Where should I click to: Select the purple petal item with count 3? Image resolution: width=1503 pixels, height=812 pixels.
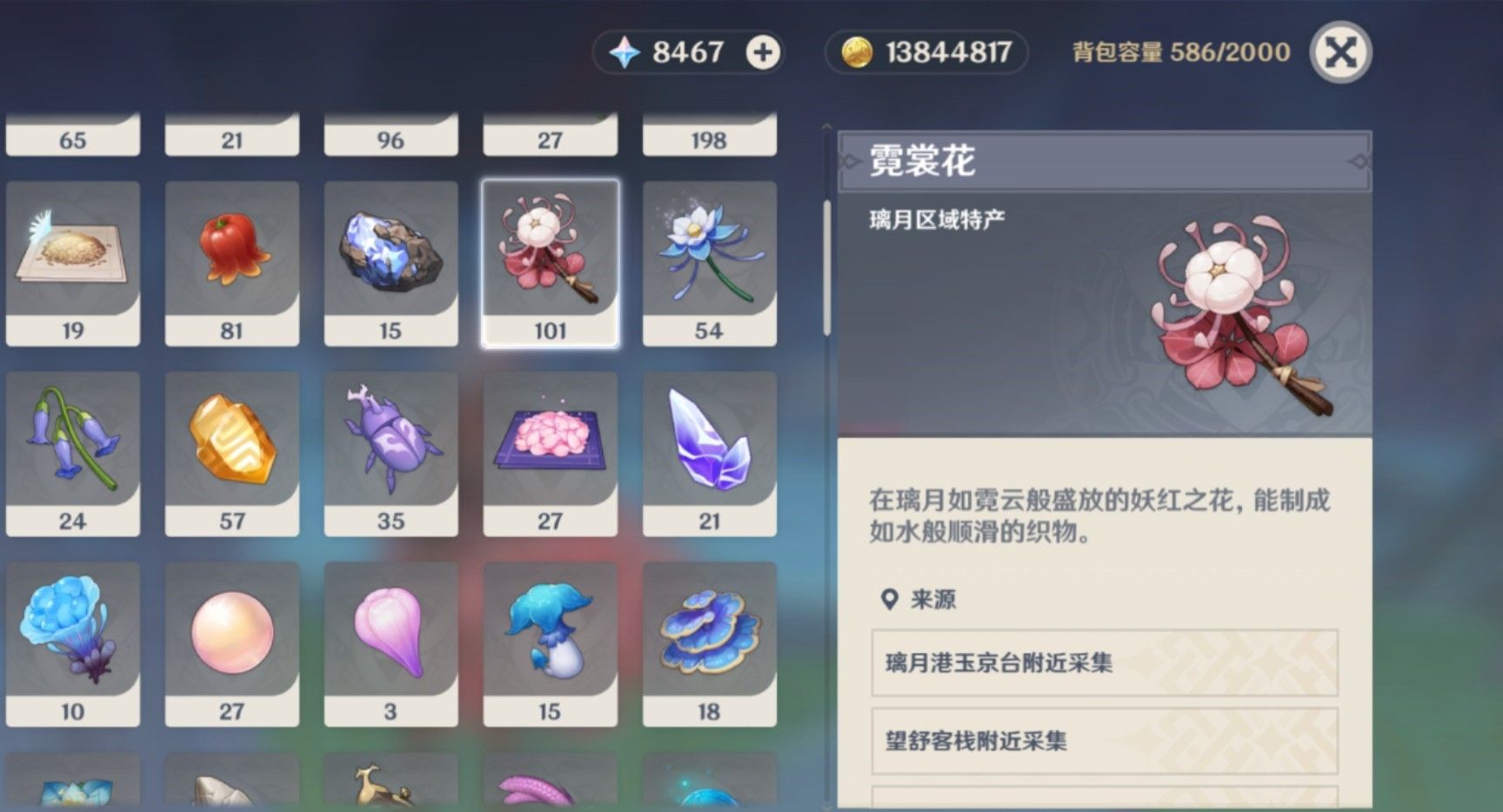tap(391, 639)
